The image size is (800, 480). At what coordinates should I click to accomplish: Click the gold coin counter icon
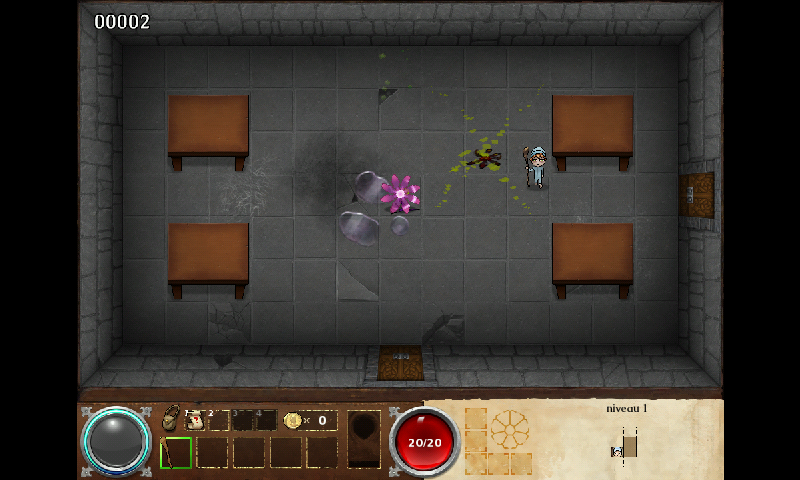(293, 420)
